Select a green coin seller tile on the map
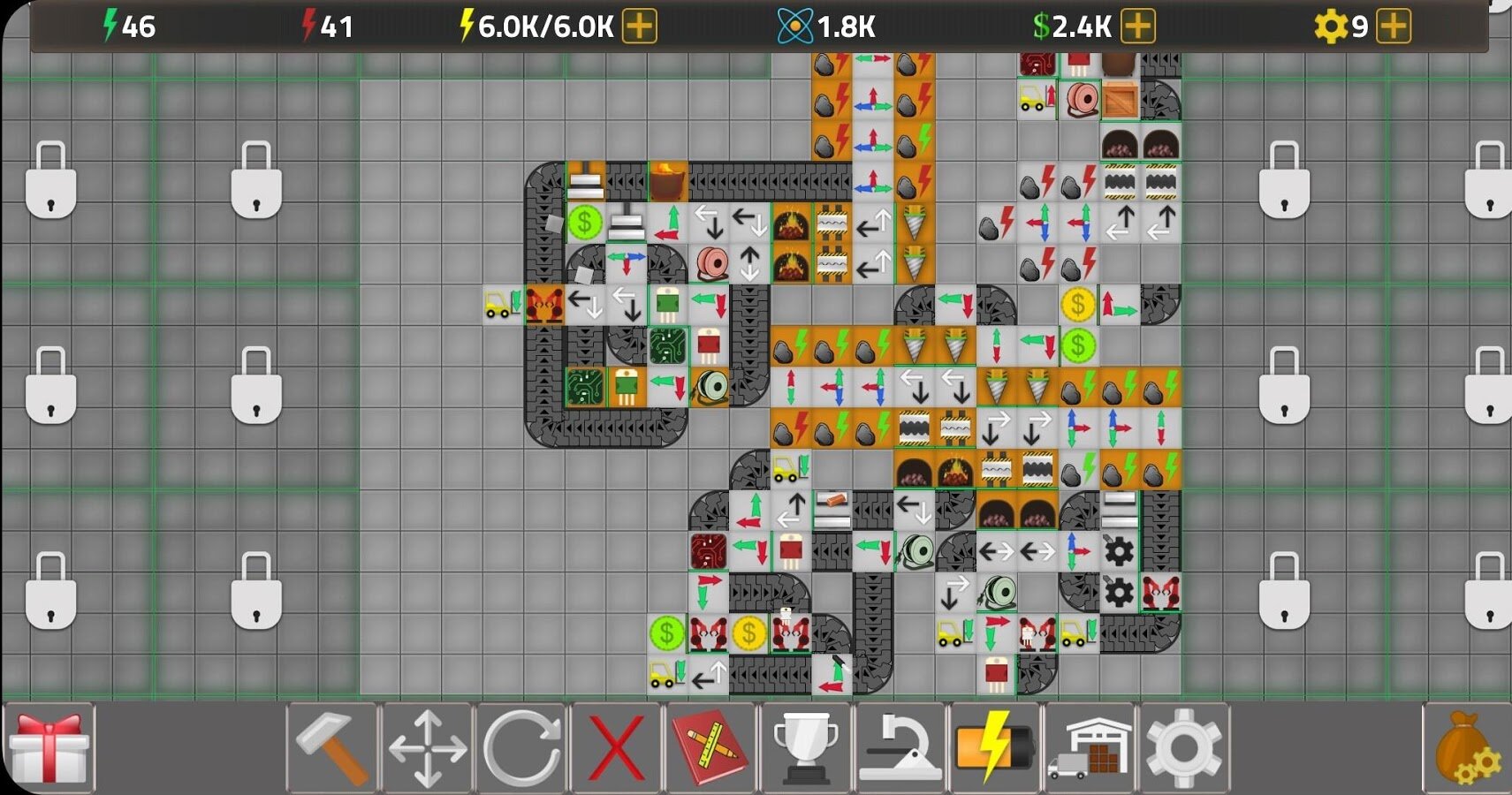Screen dimensions: 1512x795 point(584,224)
